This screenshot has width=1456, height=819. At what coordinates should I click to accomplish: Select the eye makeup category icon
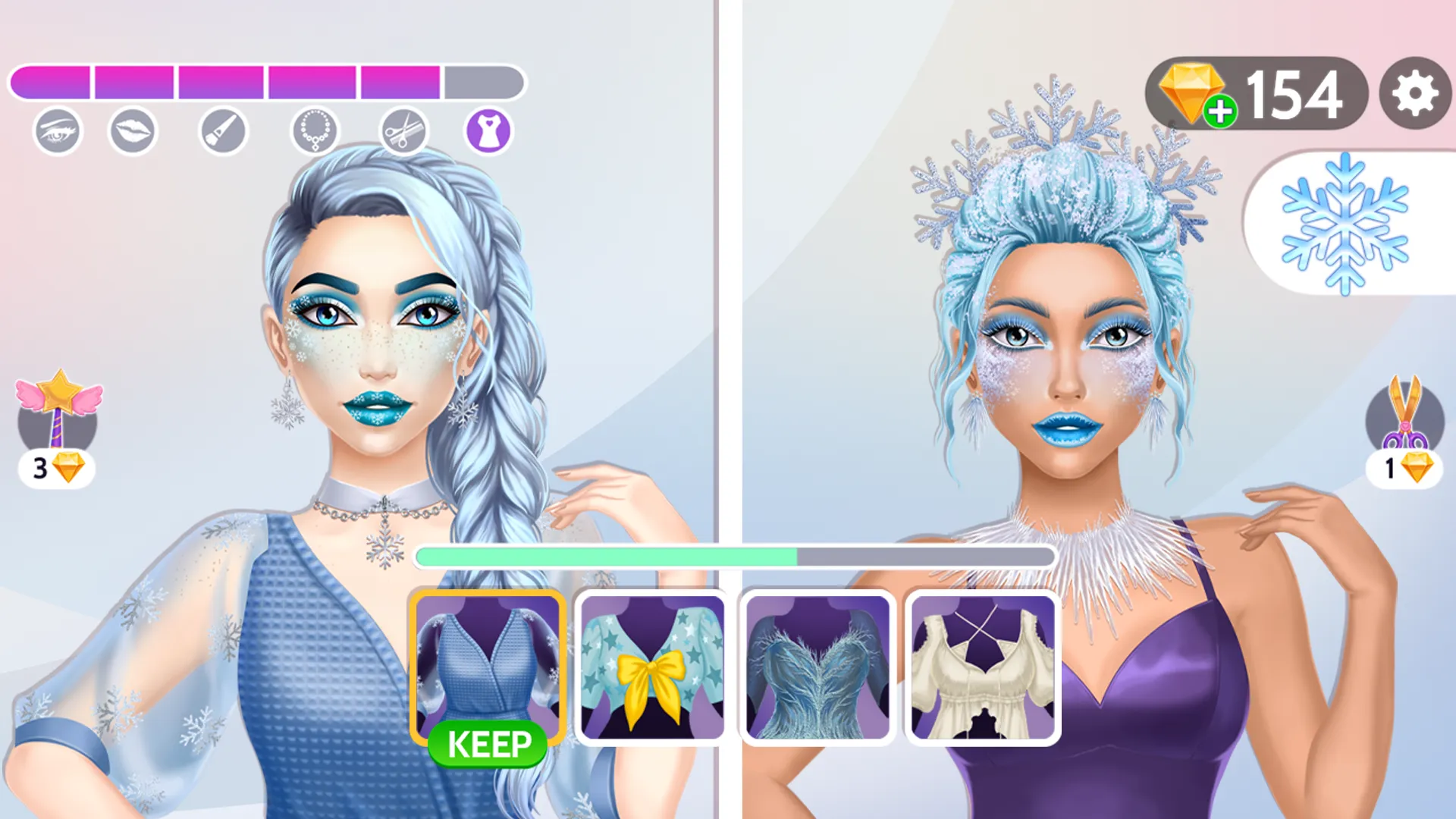coord(59,130)
